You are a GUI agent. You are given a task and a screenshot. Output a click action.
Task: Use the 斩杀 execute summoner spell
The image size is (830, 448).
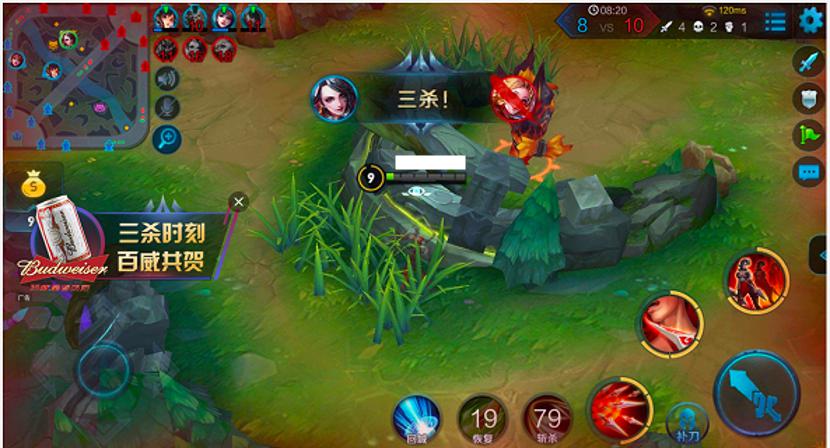547,418
